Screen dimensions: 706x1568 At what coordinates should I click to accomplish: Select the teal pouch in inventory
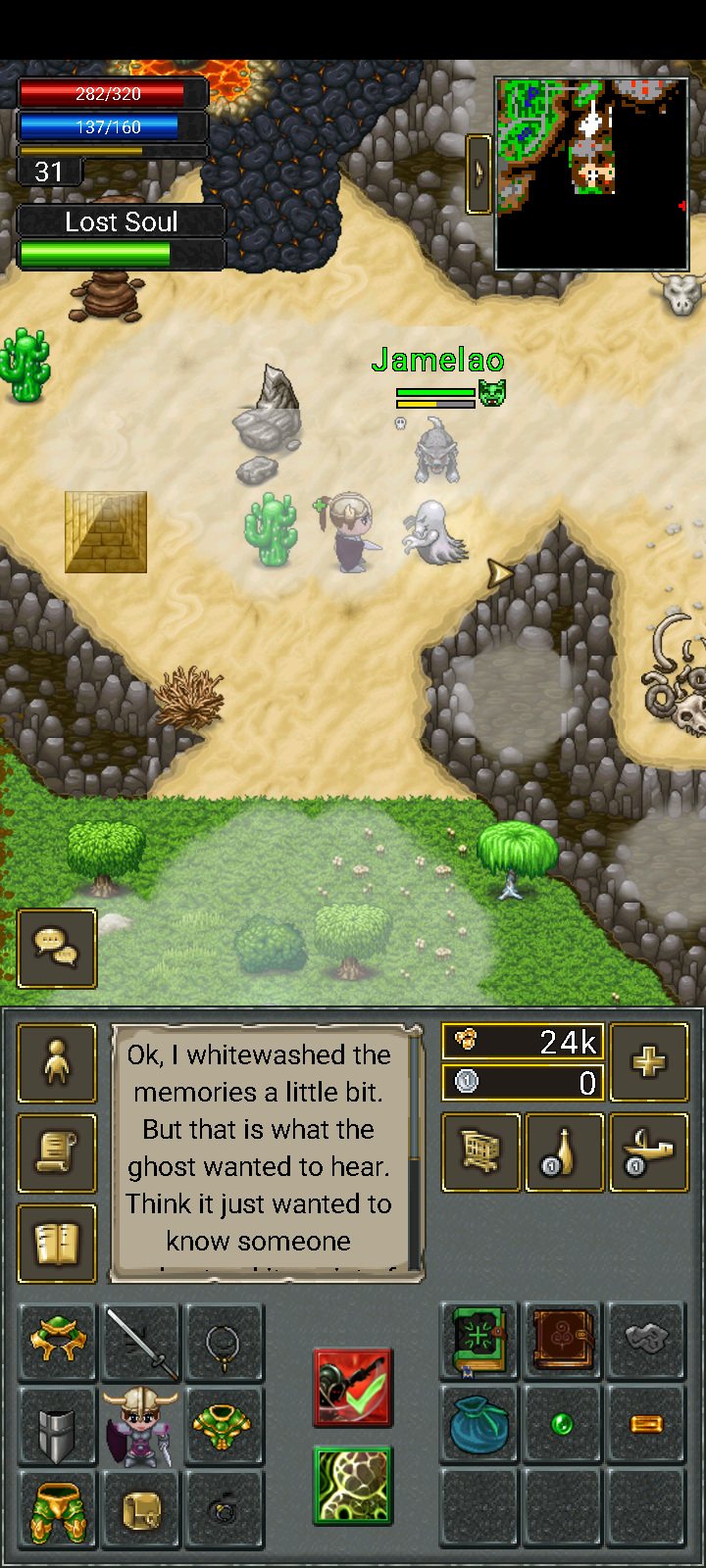(x=479, y=1424)
